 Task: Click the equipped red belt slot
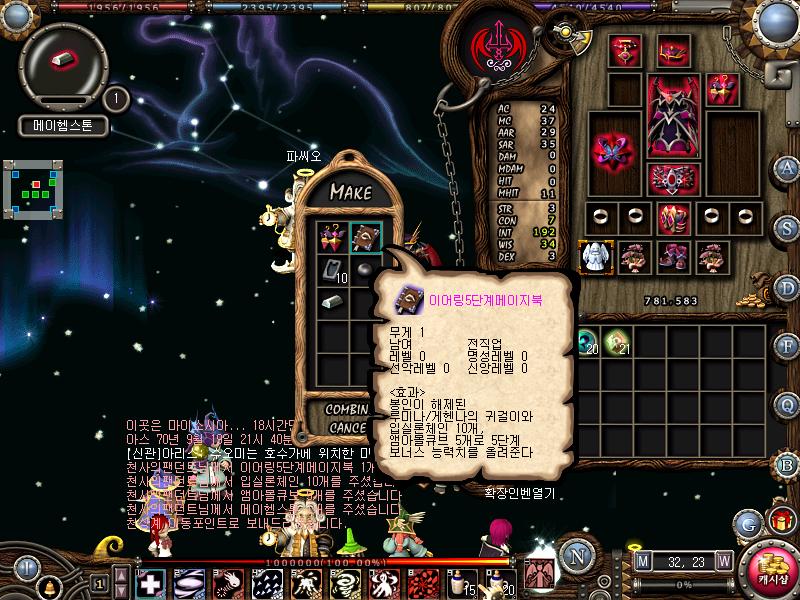673,177
